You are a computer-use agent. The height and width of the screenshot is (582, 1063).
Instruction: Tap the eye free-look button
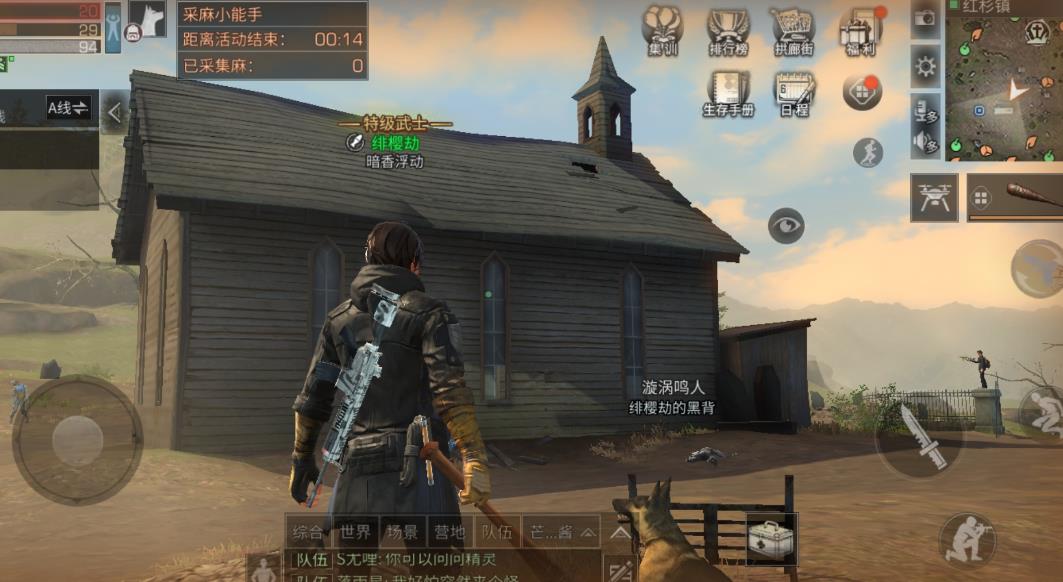786,225
